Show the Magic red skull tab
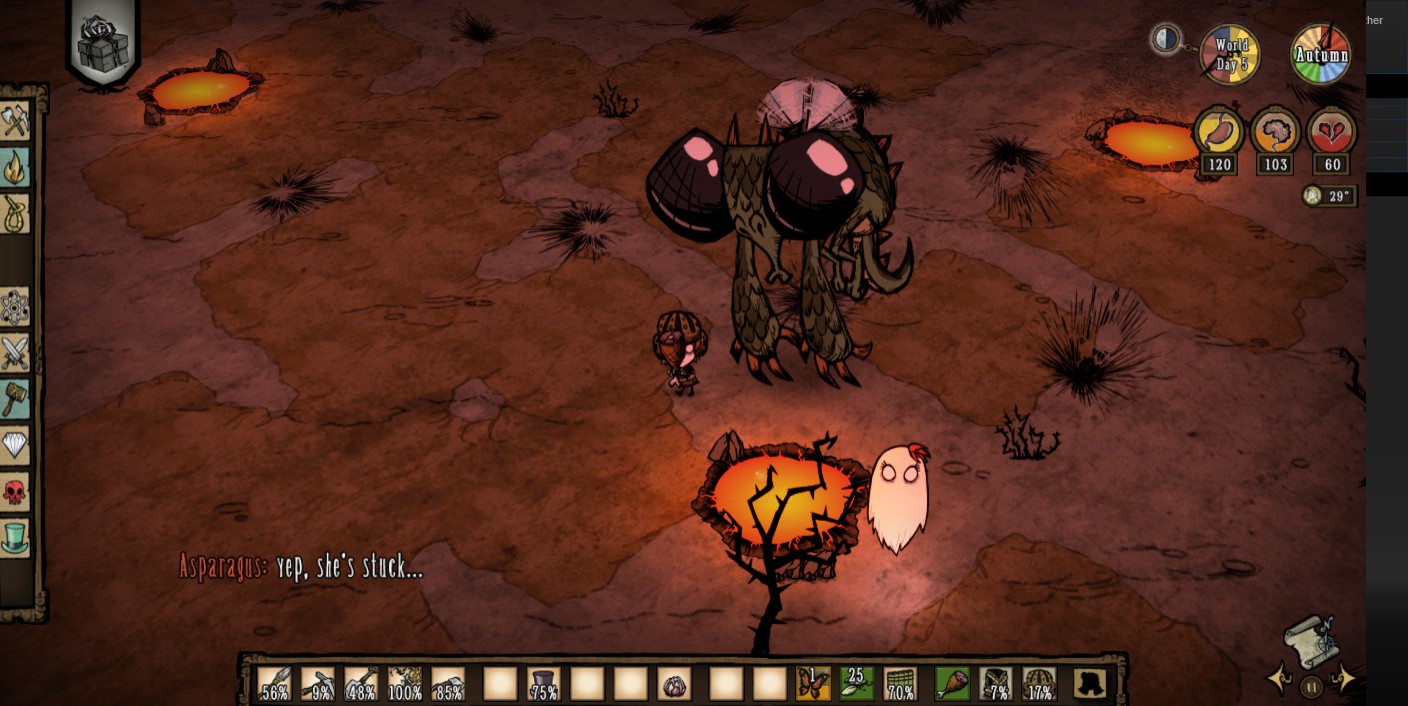This screenshot has width=1408, height=706. [x=15, y=492]
